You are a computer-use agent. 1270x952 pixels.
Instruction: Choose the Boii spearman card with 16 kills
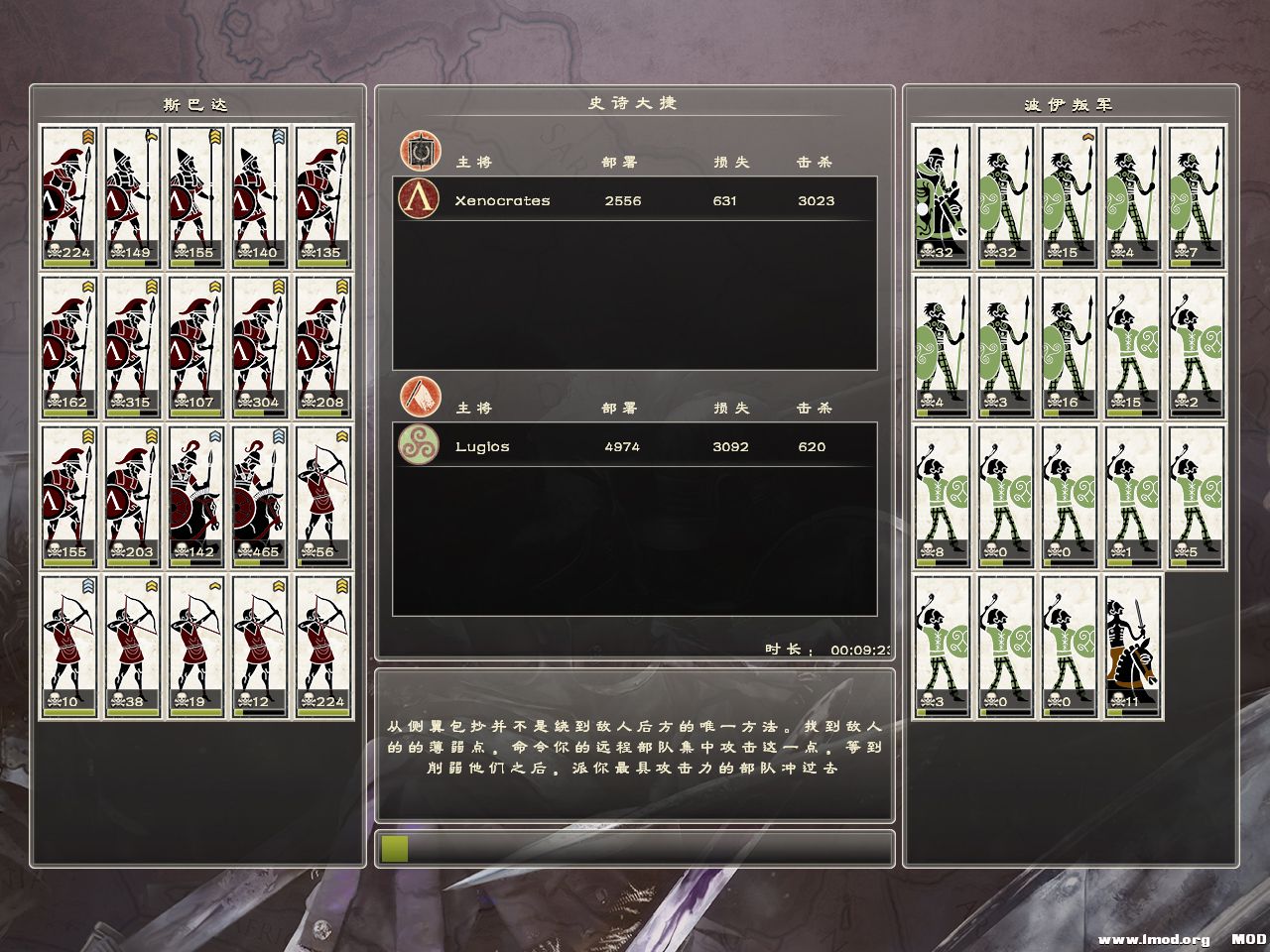click(x=1070, y=347)
